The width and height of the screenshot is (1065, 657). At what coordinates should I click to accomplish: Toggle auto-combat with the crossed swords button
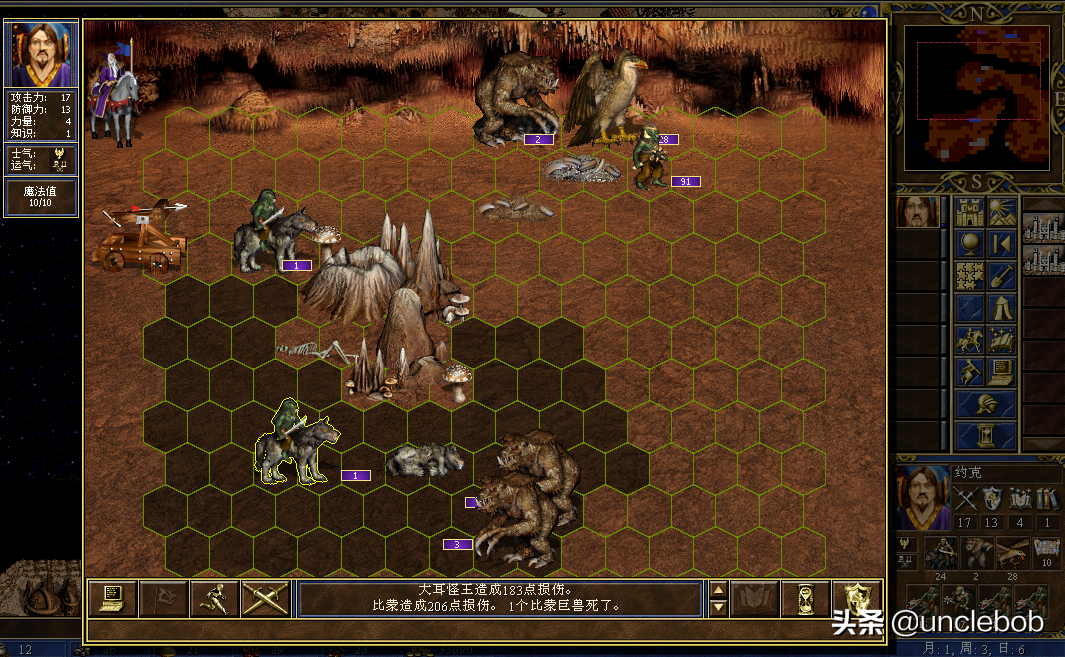[x=265, y=598]
